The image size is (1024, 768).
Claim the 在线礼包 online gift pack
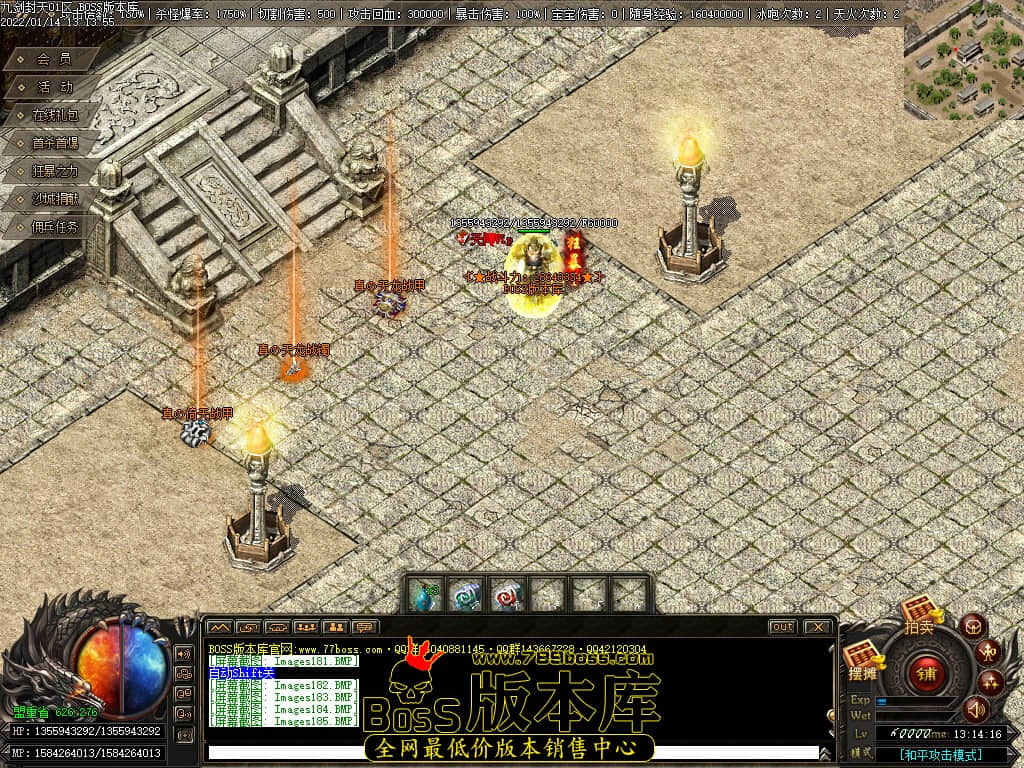tap(54, 115)
